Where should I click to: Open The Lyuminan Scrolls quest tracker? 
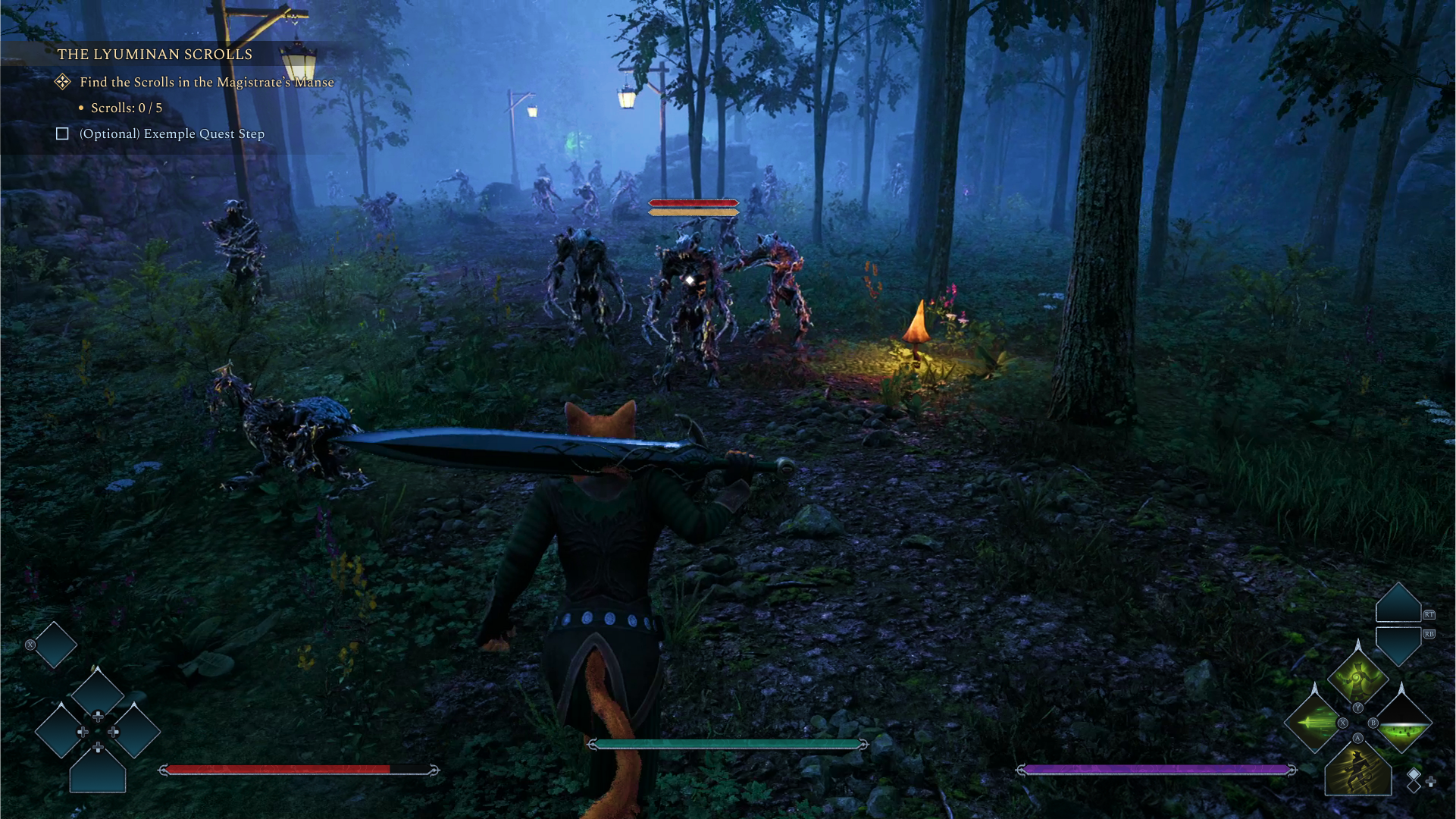click(155, 55)
